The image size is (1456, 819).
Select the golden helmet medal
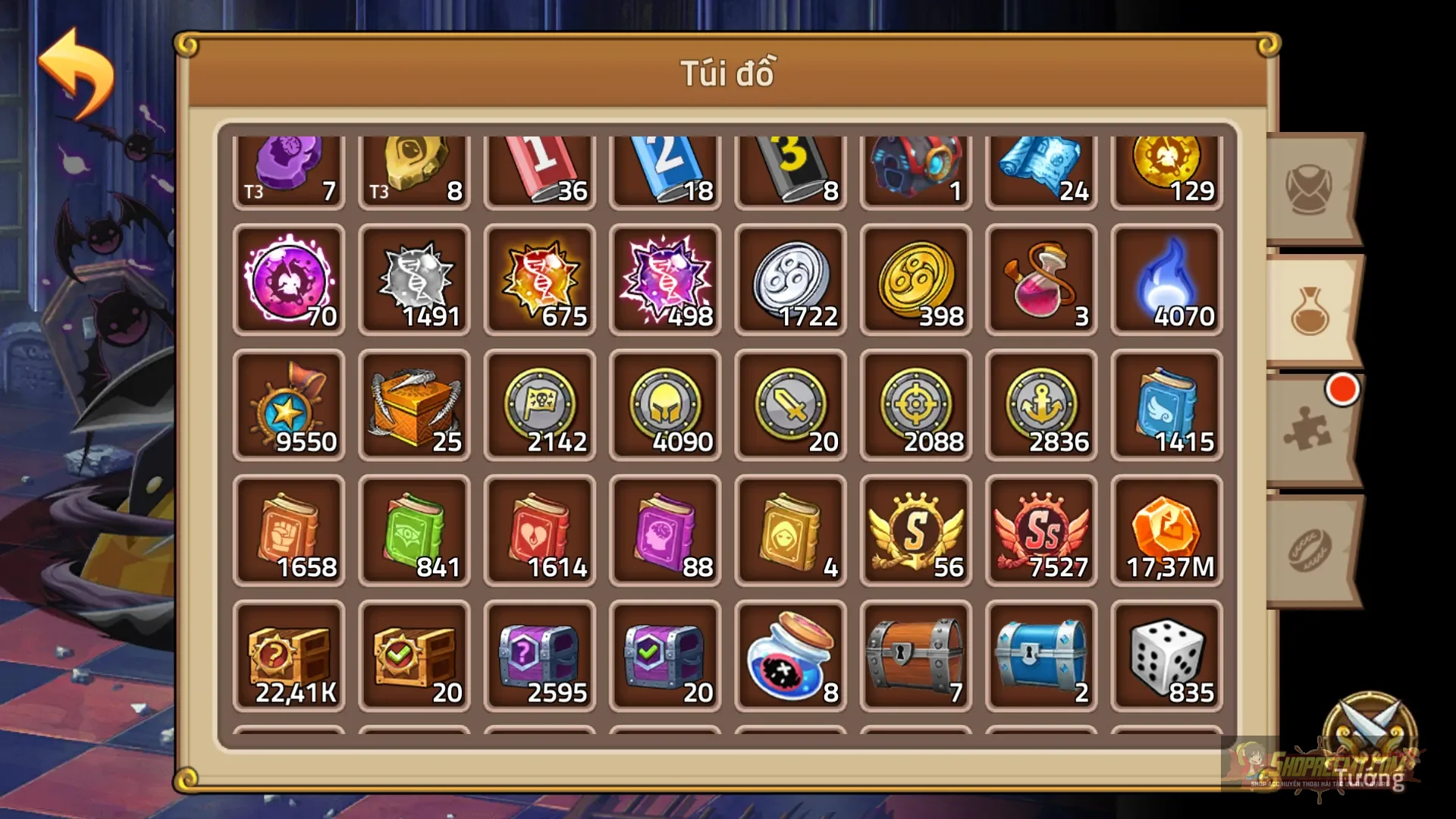[x=664, y=406]
